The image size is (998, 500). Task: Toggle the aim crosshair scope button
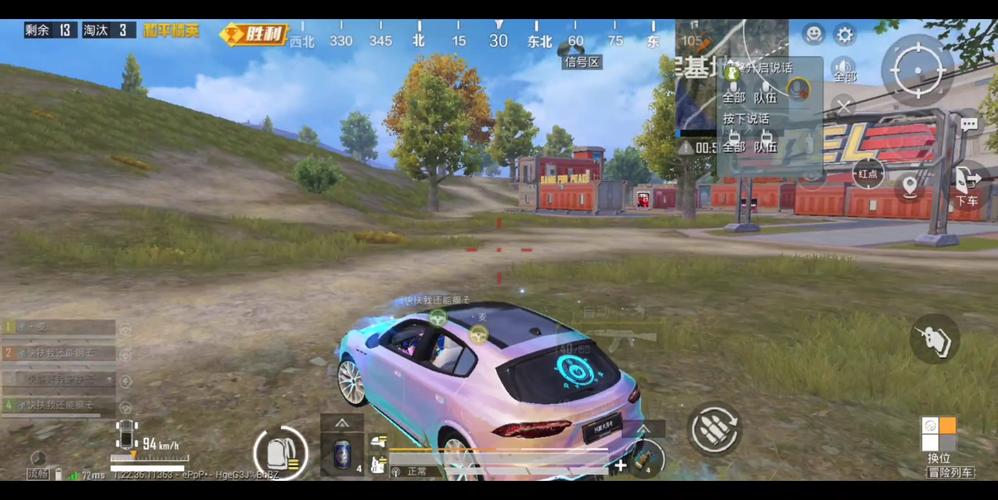coord(917,69)
